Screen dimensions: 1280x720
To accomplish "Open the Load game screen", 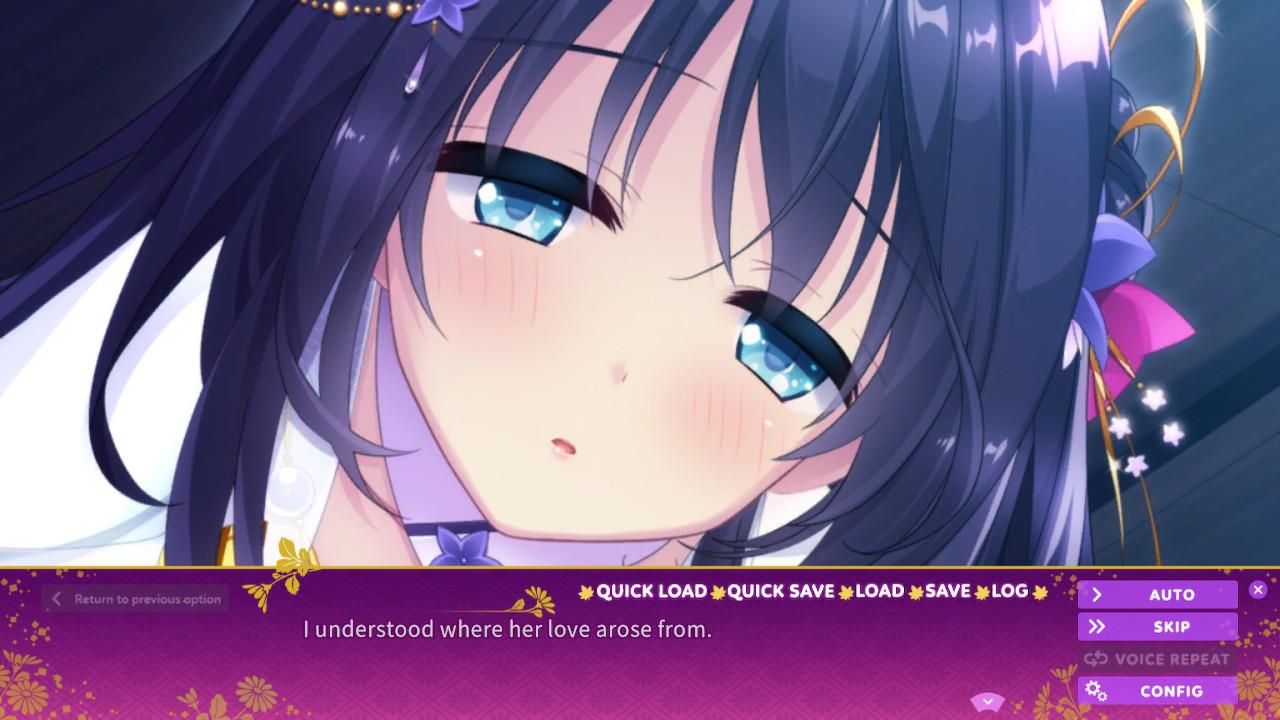I will click(x=880, y=591).
